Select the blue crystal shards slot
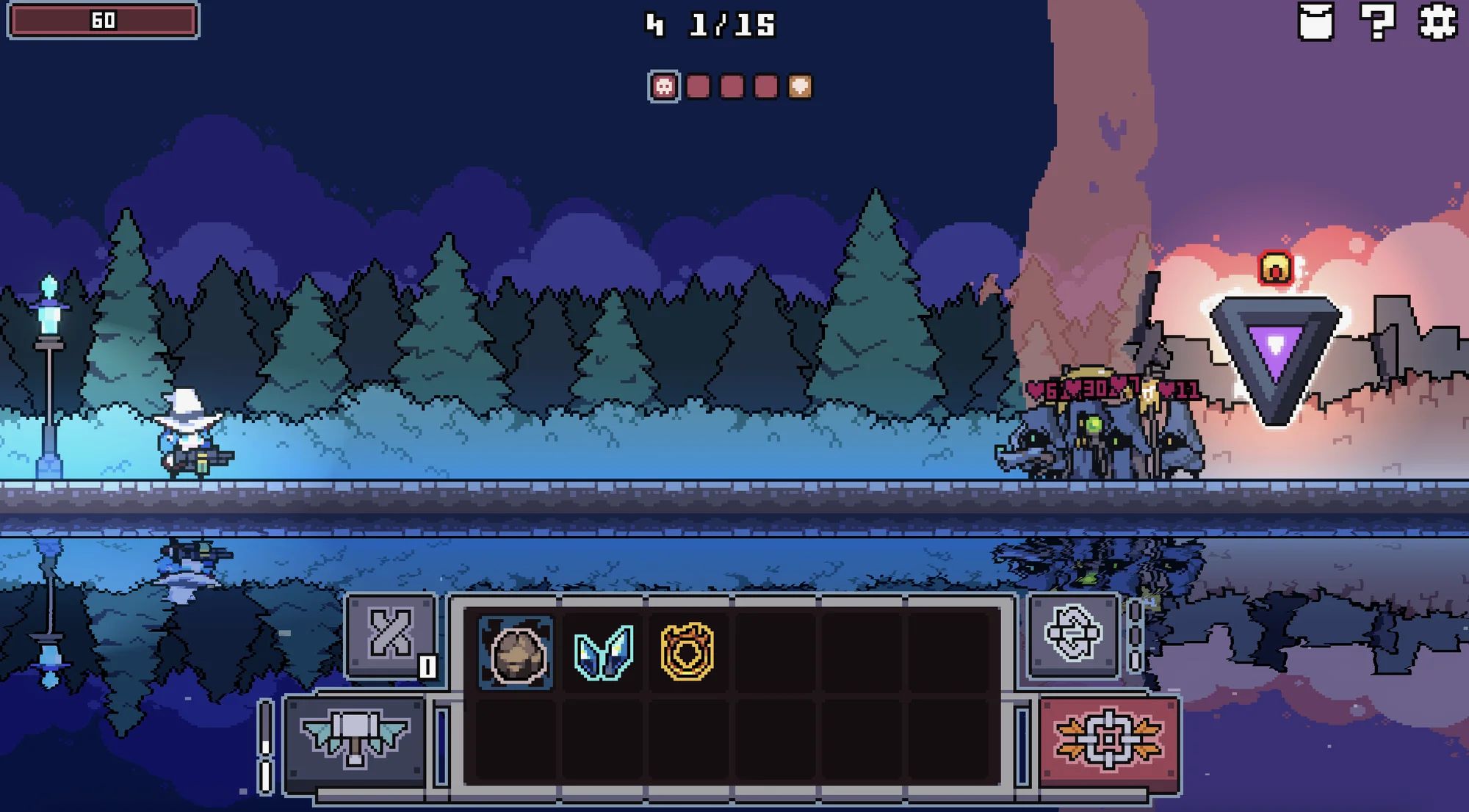 point(604,653)
